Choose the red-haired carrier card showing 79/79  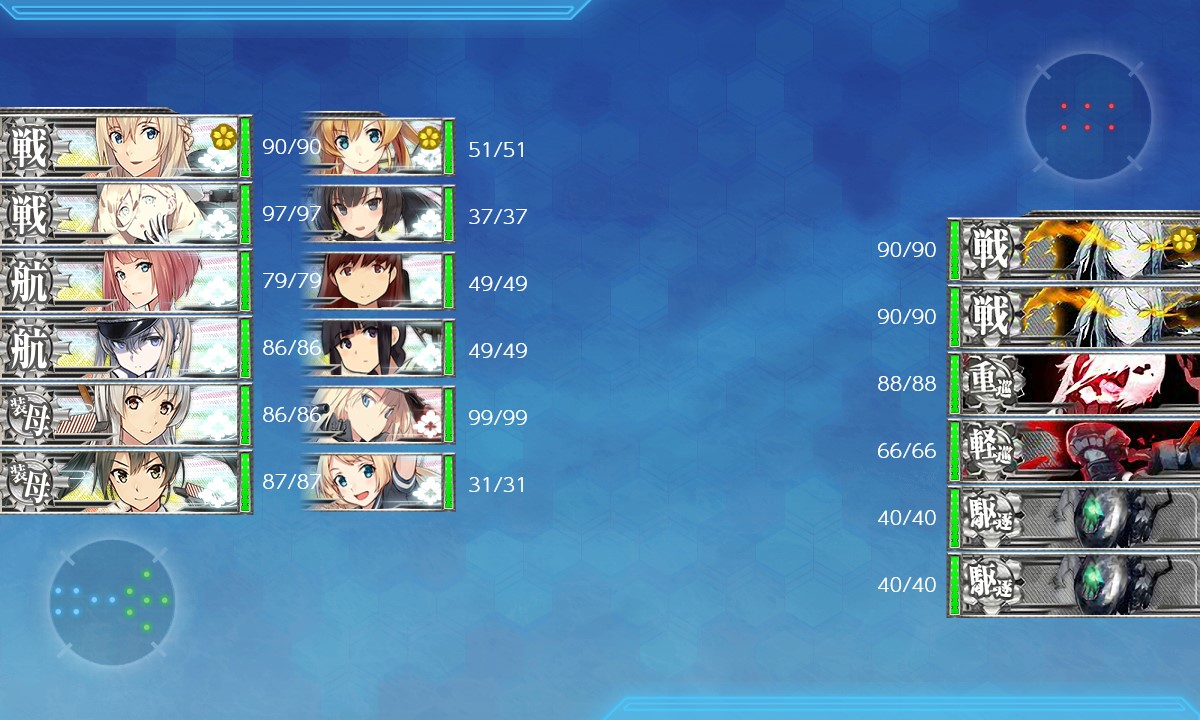[125, 281]
